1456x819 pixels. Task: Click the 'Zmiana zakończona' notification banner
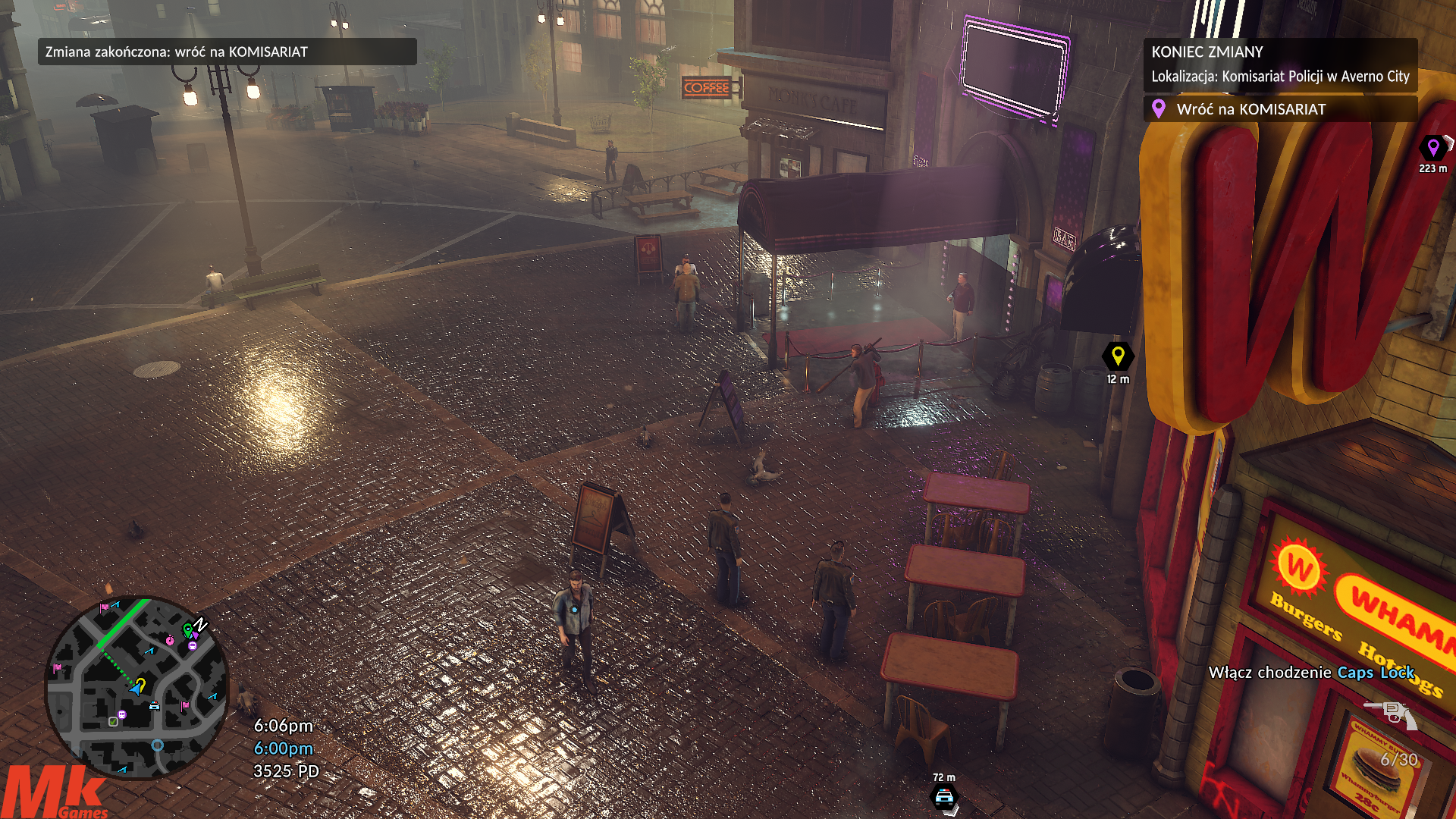click(227, 52)
